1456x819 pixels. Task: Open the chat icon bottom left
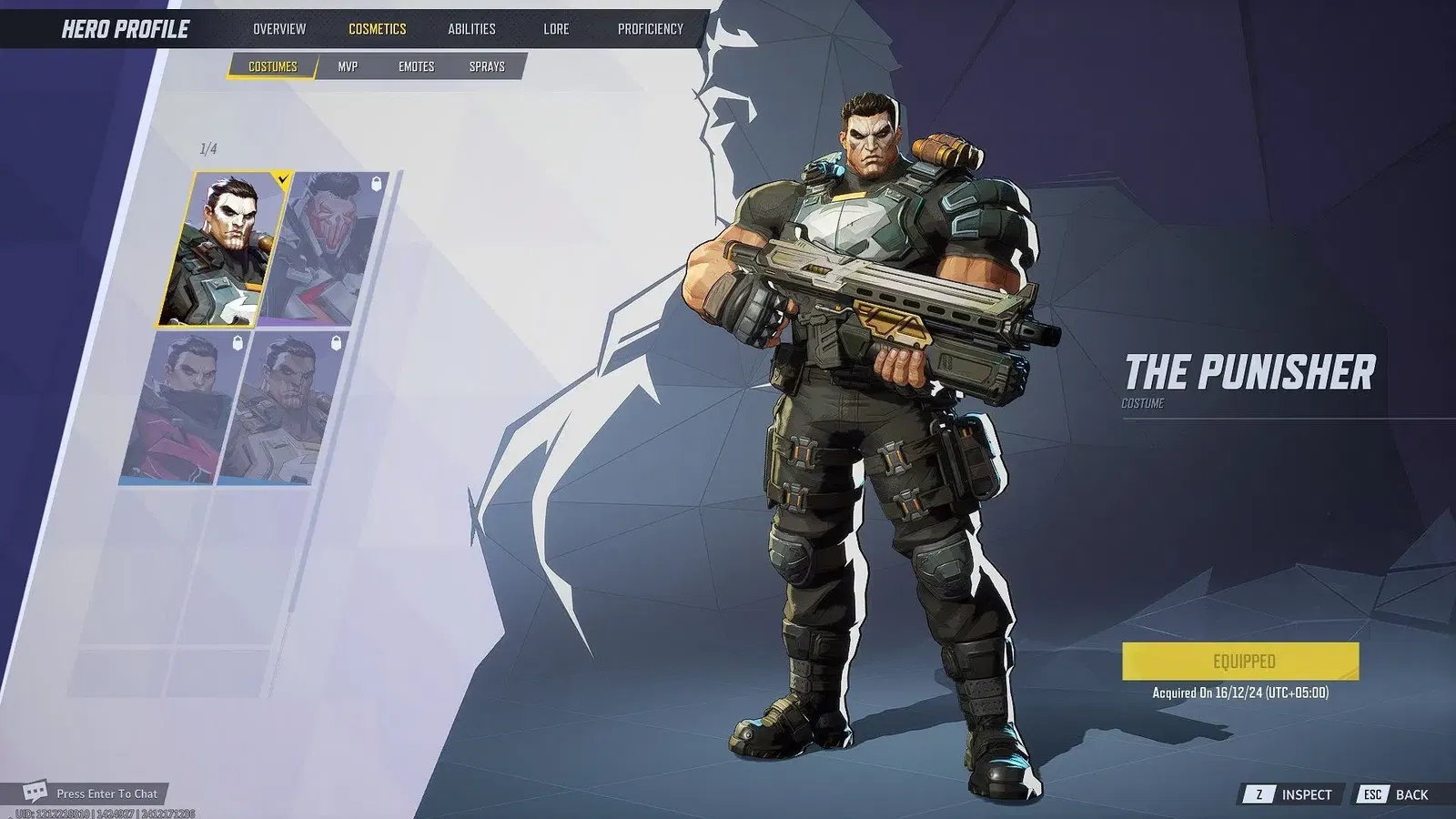(36, 794)
